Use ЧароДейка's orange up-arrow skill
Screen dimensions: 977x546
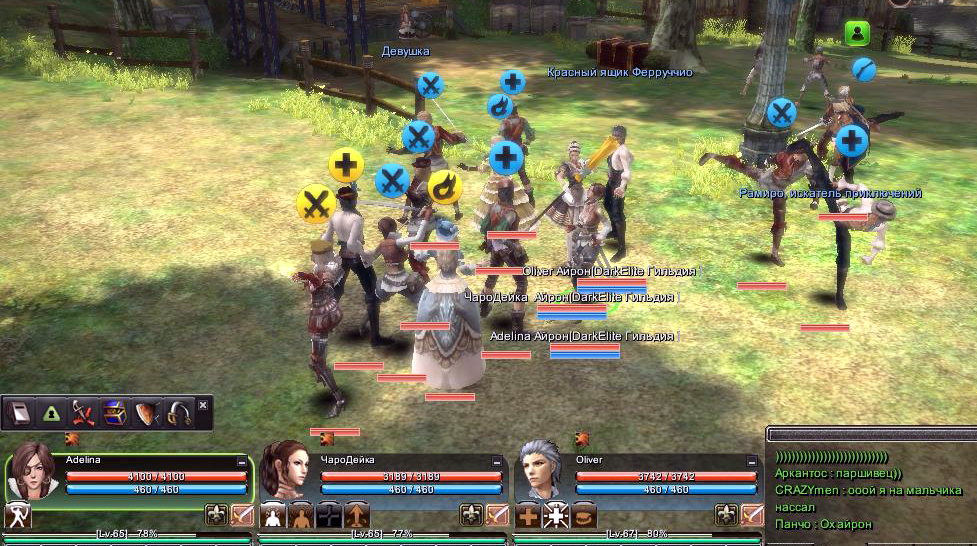pyautogui.click(x=357, y=516)
